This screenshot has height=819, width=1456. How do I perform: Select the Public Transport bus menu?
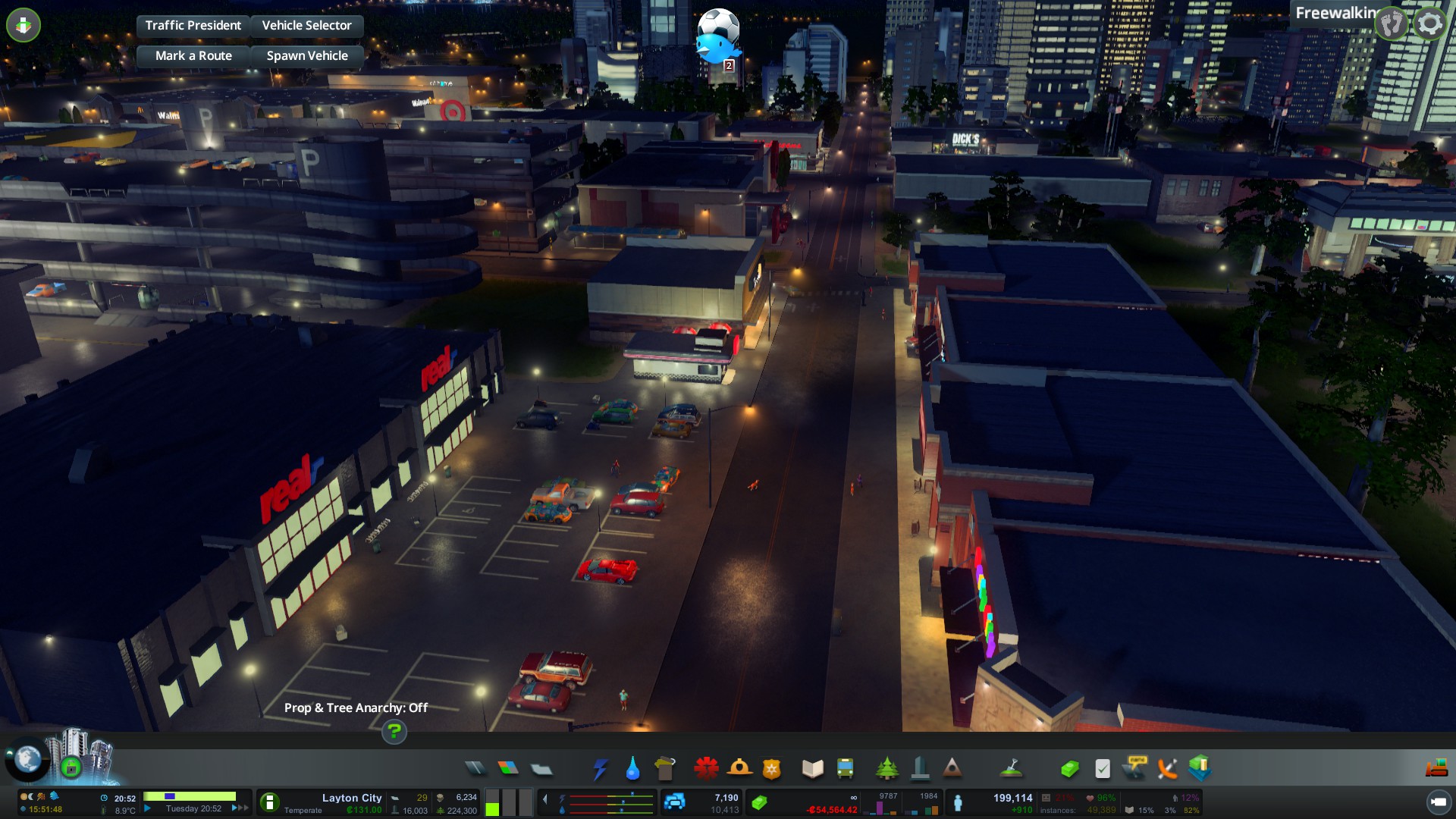tap(845, 769)
